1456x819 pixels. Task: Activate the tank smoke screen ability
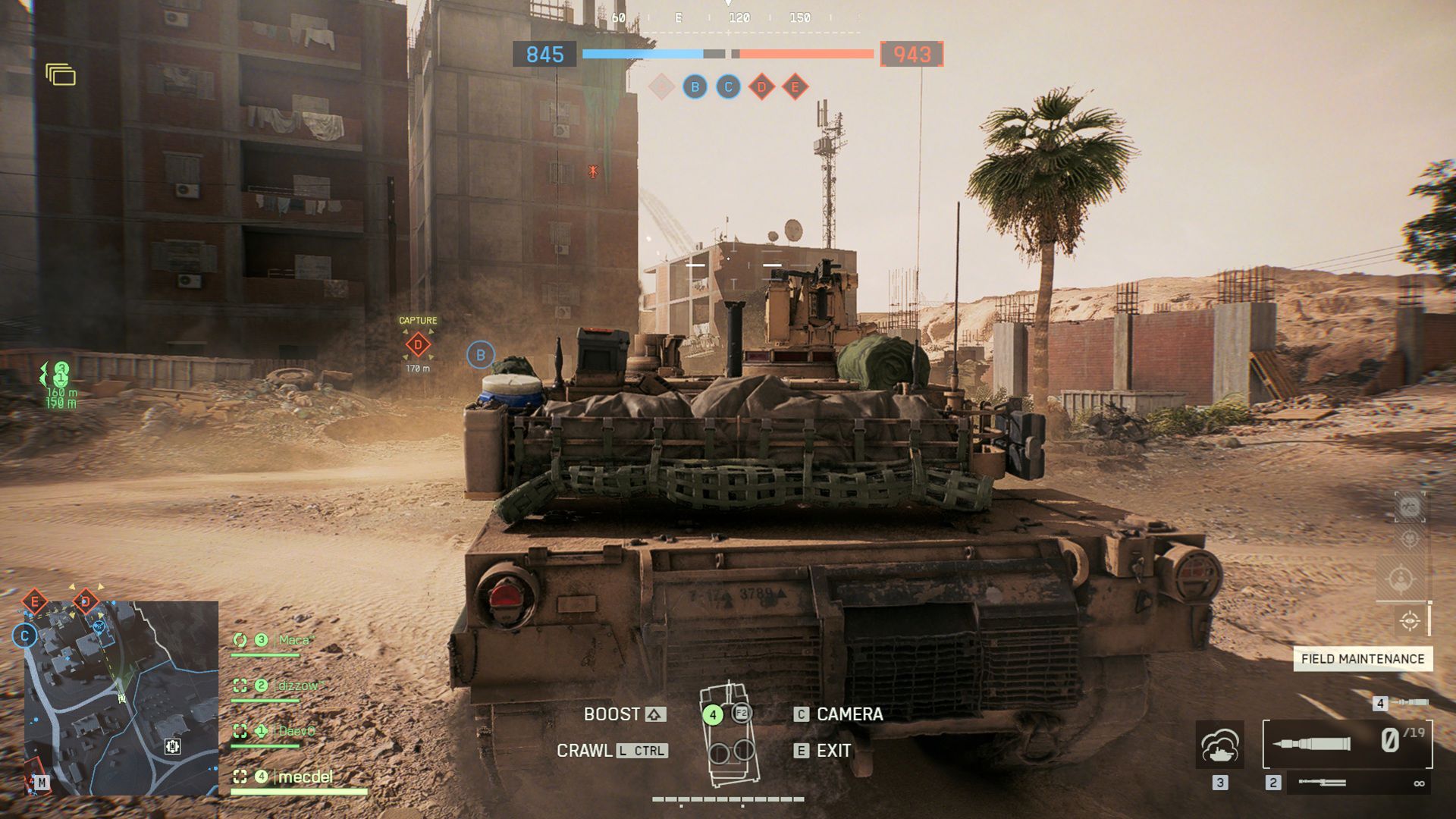tap(1219, 745)
